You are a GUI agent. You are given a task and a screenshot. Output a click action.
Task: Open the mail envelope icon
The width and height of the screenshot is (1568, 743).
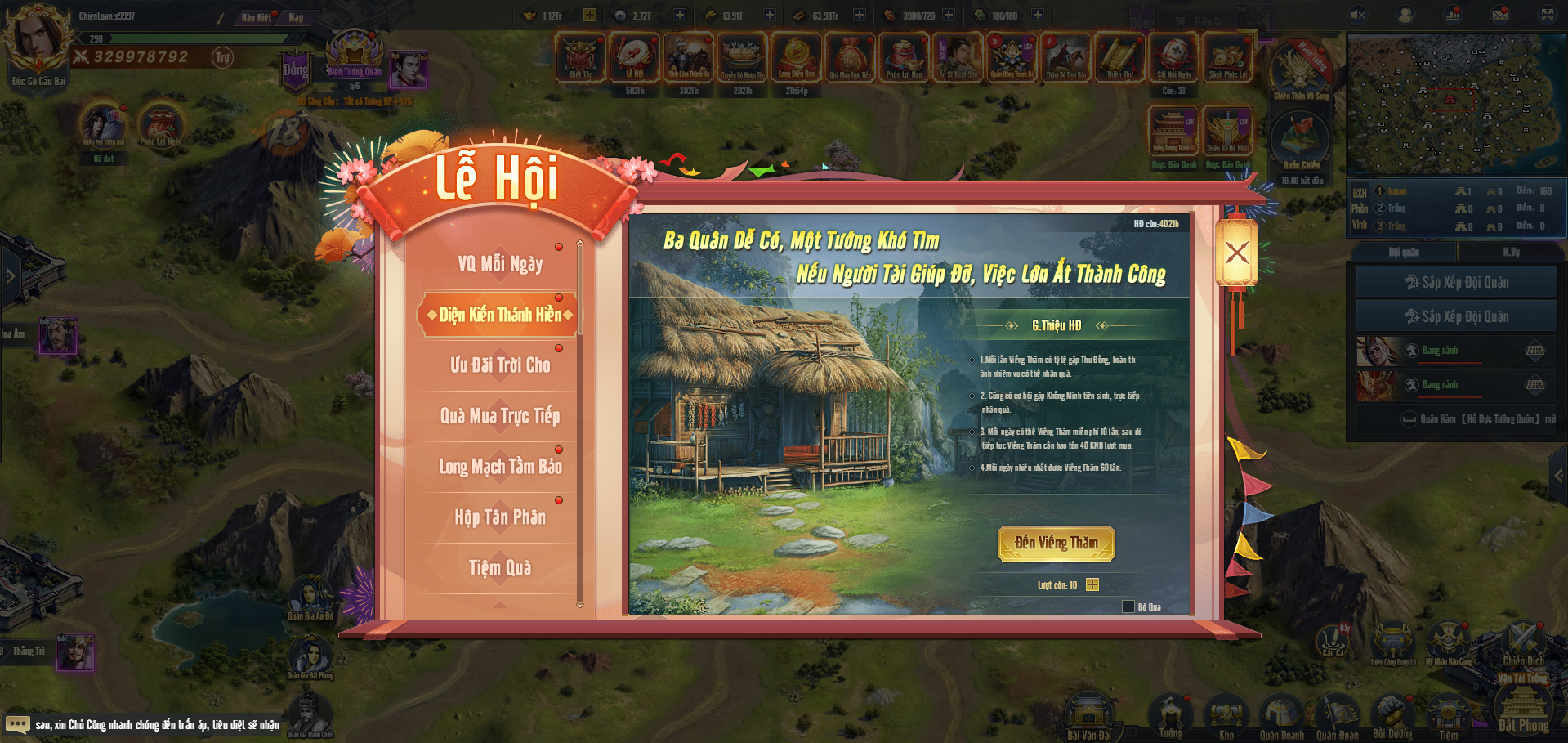tap(1500, 15)
